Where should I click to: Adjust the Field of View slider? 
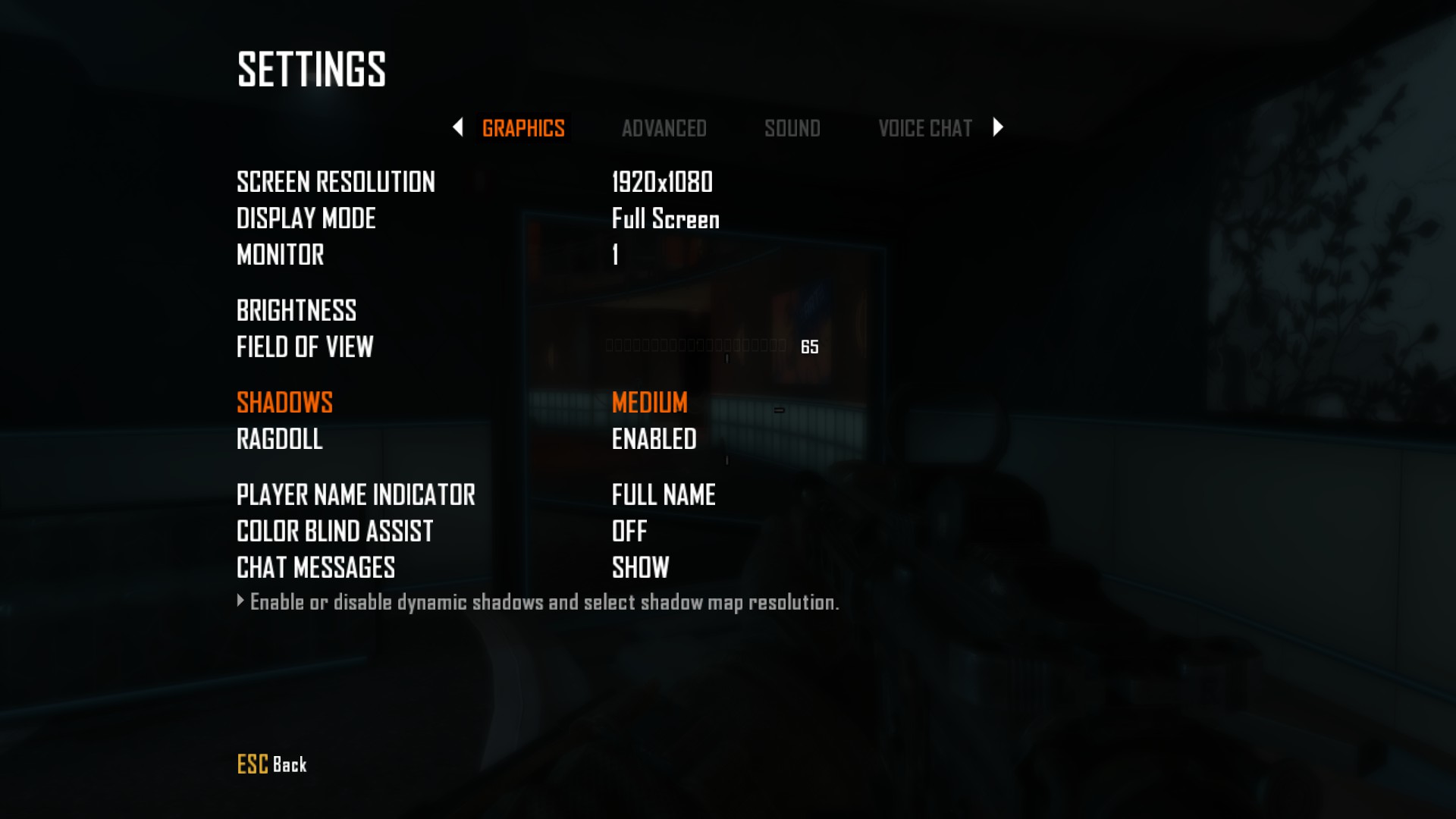click(x=695, y=347)
